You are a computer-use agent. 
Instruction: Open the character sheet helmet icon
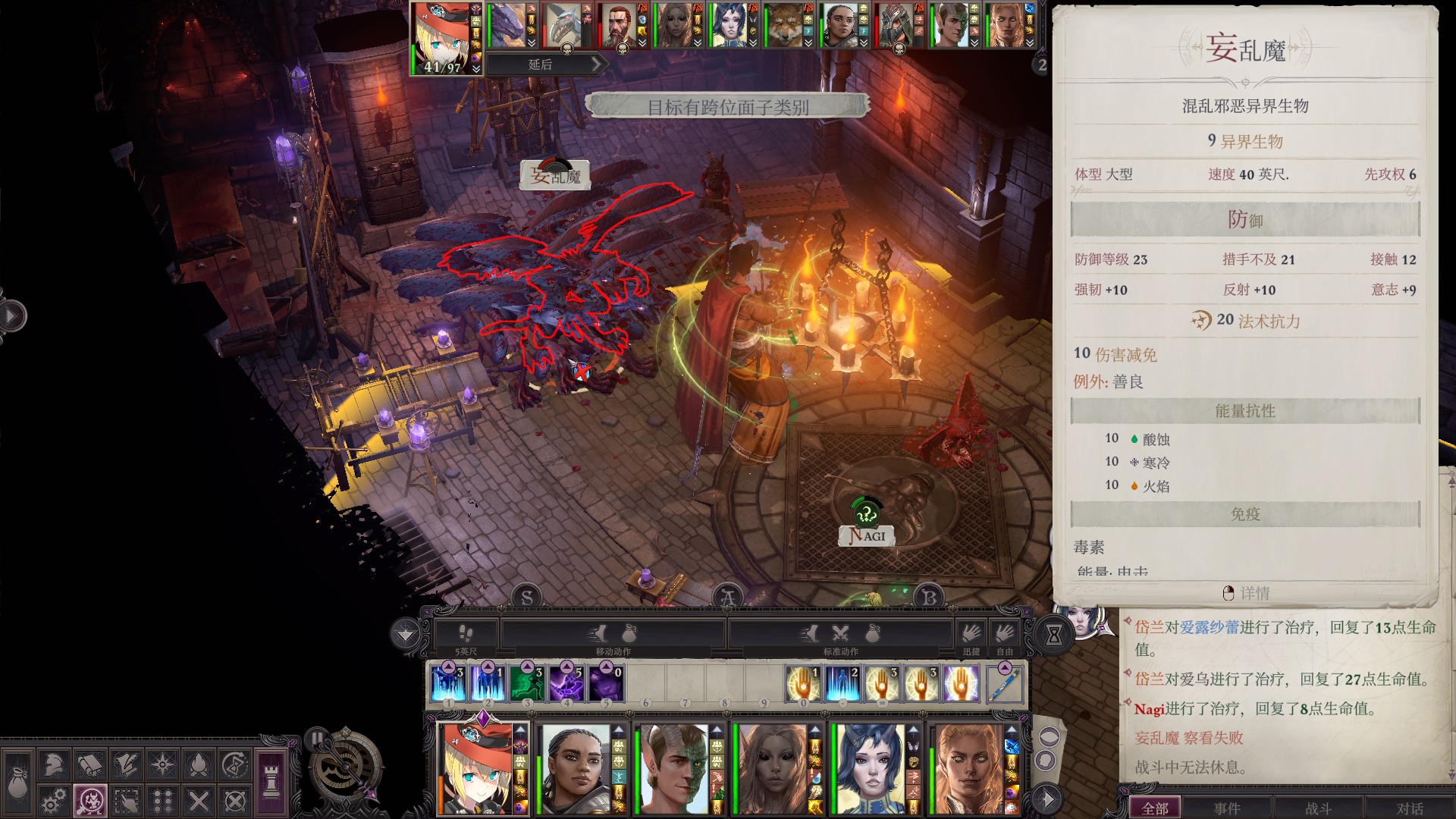[53, 764]
